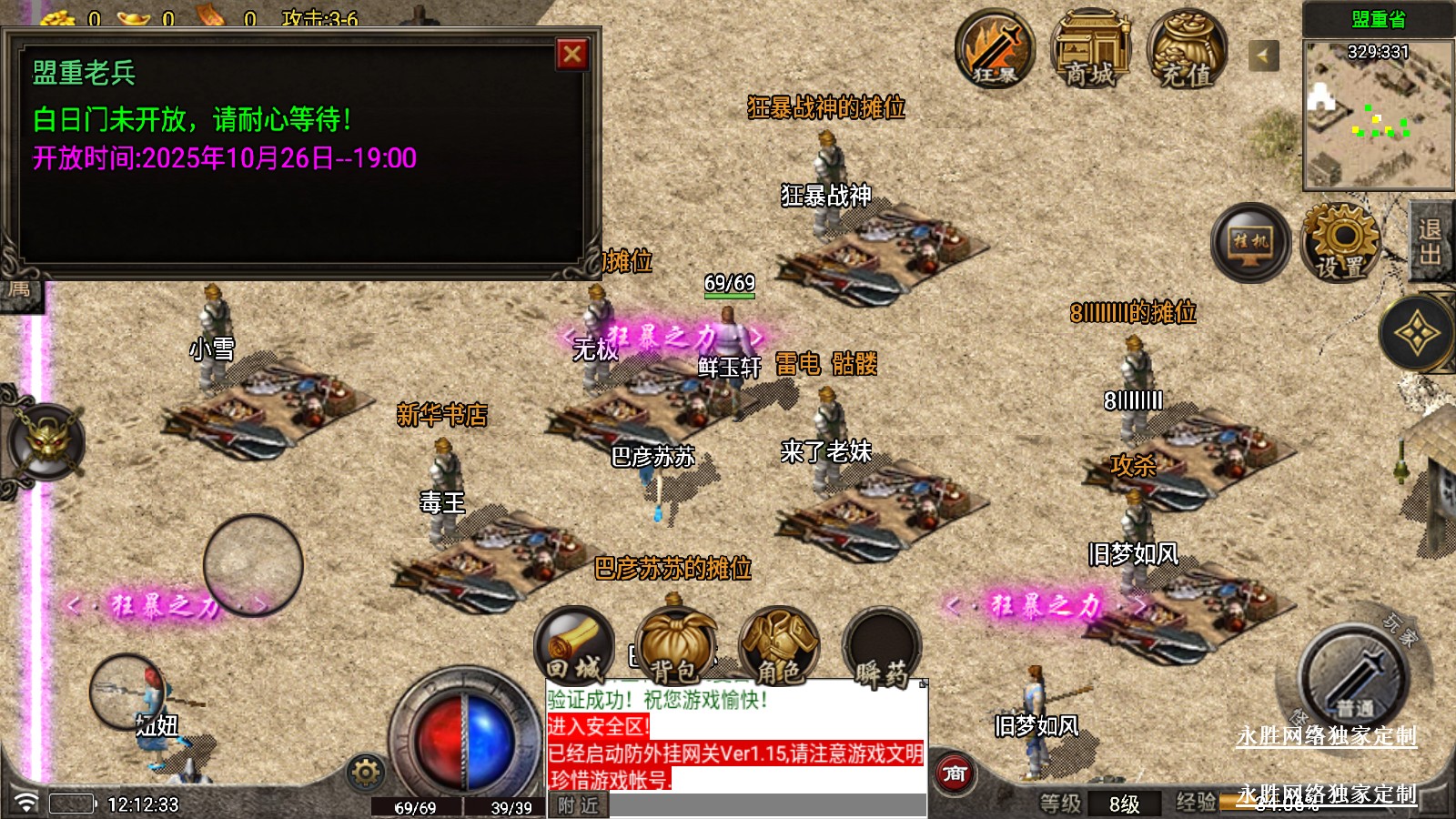Switch to the 附近 chat channel
Image resolution: width=1456 pixels, height=819 pixels.
pos(578,805)
